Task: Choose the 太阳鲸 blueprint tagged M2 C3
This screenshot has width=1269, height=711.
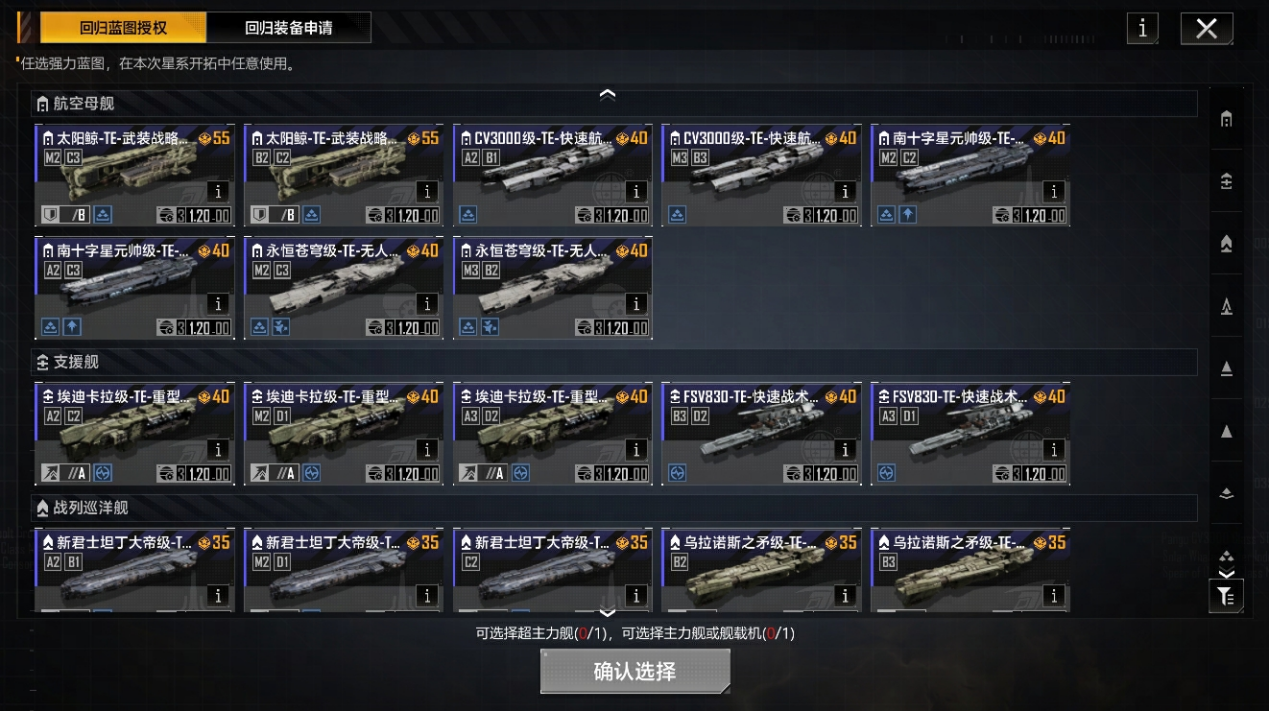Action: pyautogui.click(x=134, y=176)
